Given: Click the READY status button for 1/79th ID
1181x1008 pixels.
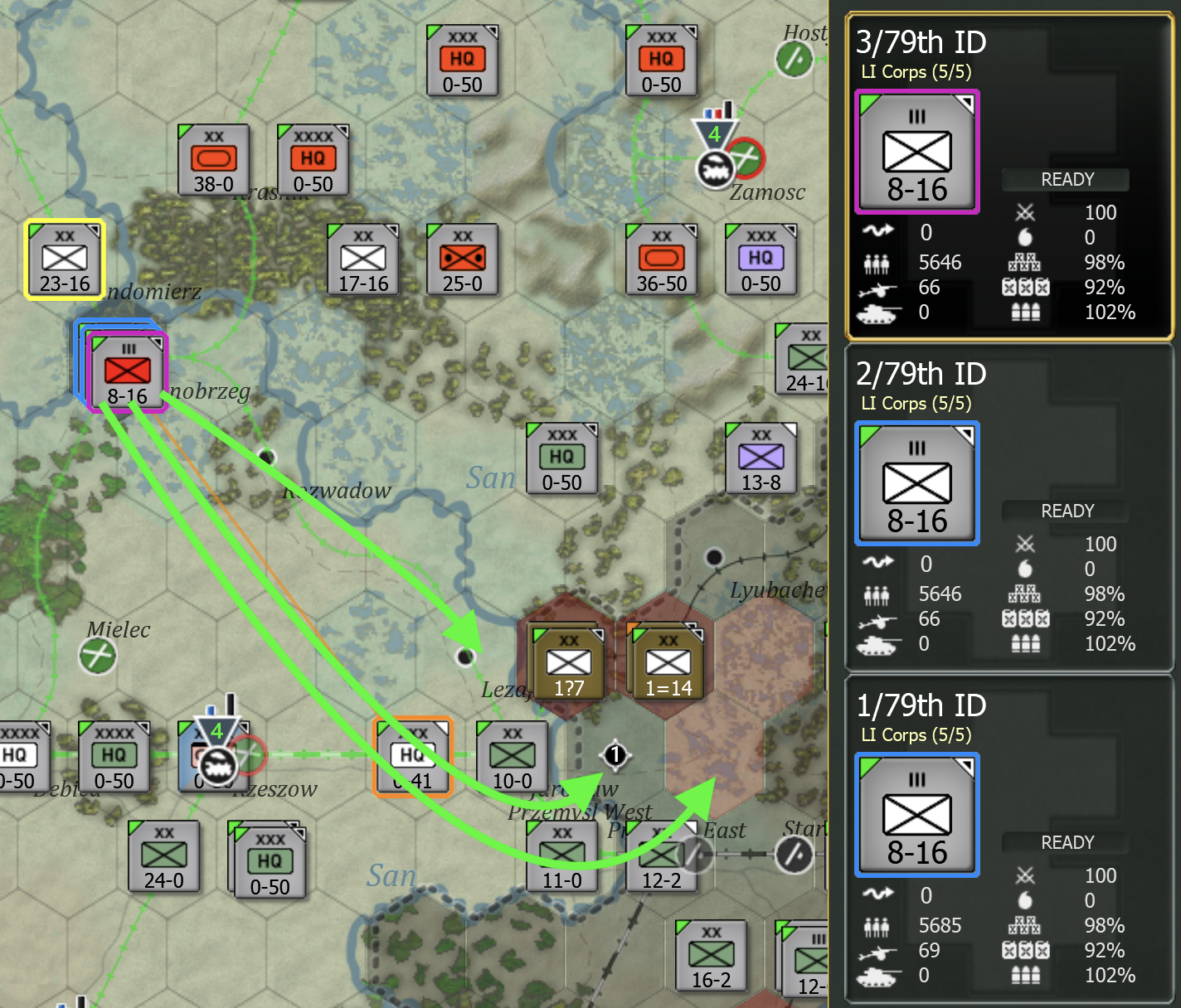Looking at the screenshot, I should pos(1067,842).
